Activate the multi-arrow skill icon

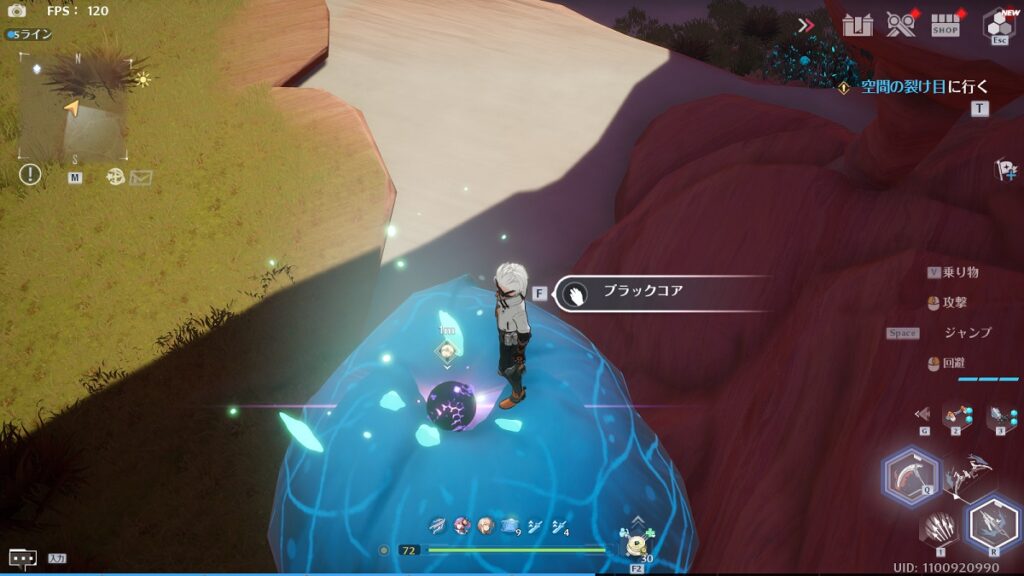coord(939,527)
